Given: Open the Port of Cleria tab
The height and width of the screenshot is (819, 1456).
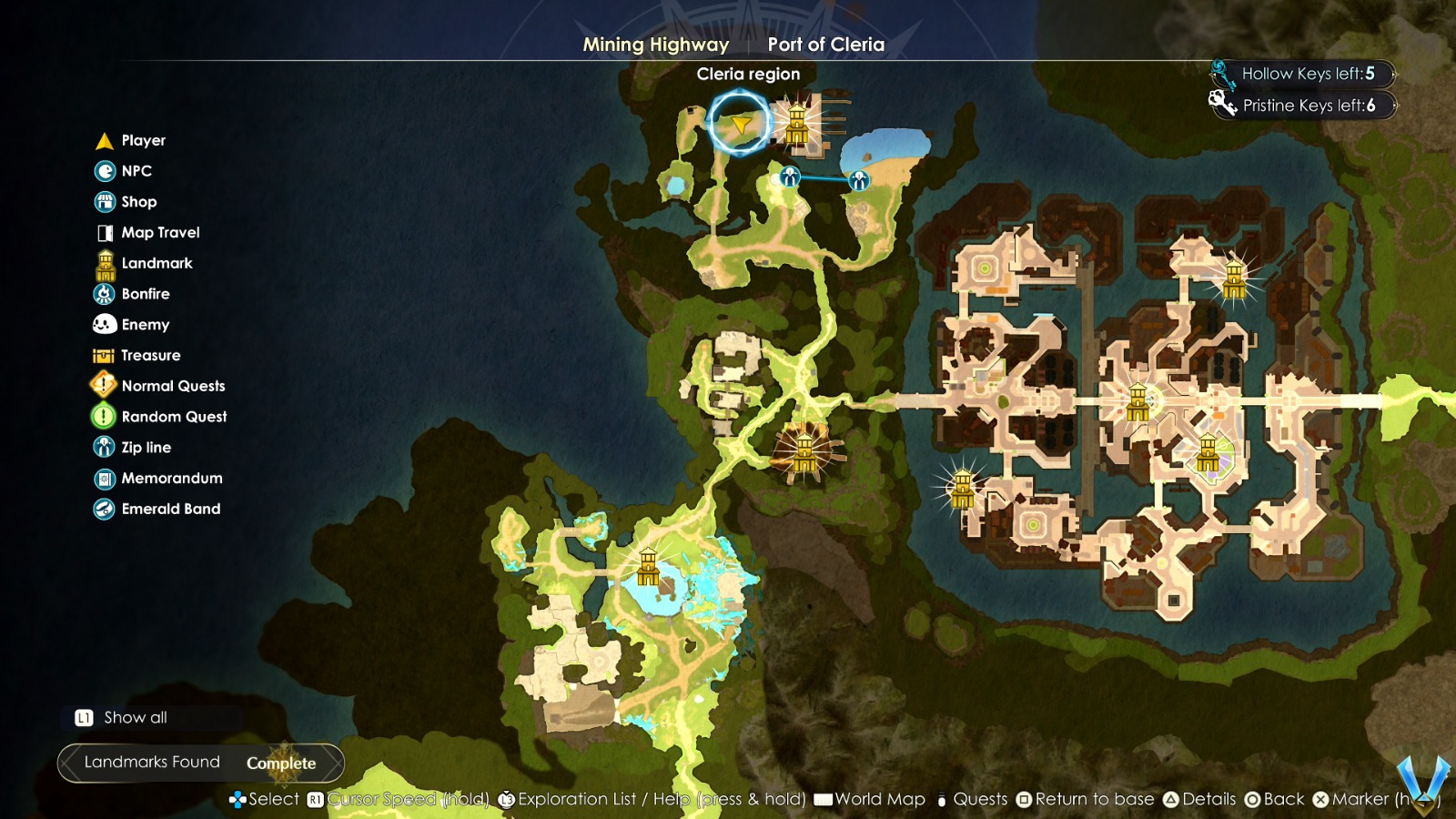Looking at the screenshot, I should click(827, 44).
